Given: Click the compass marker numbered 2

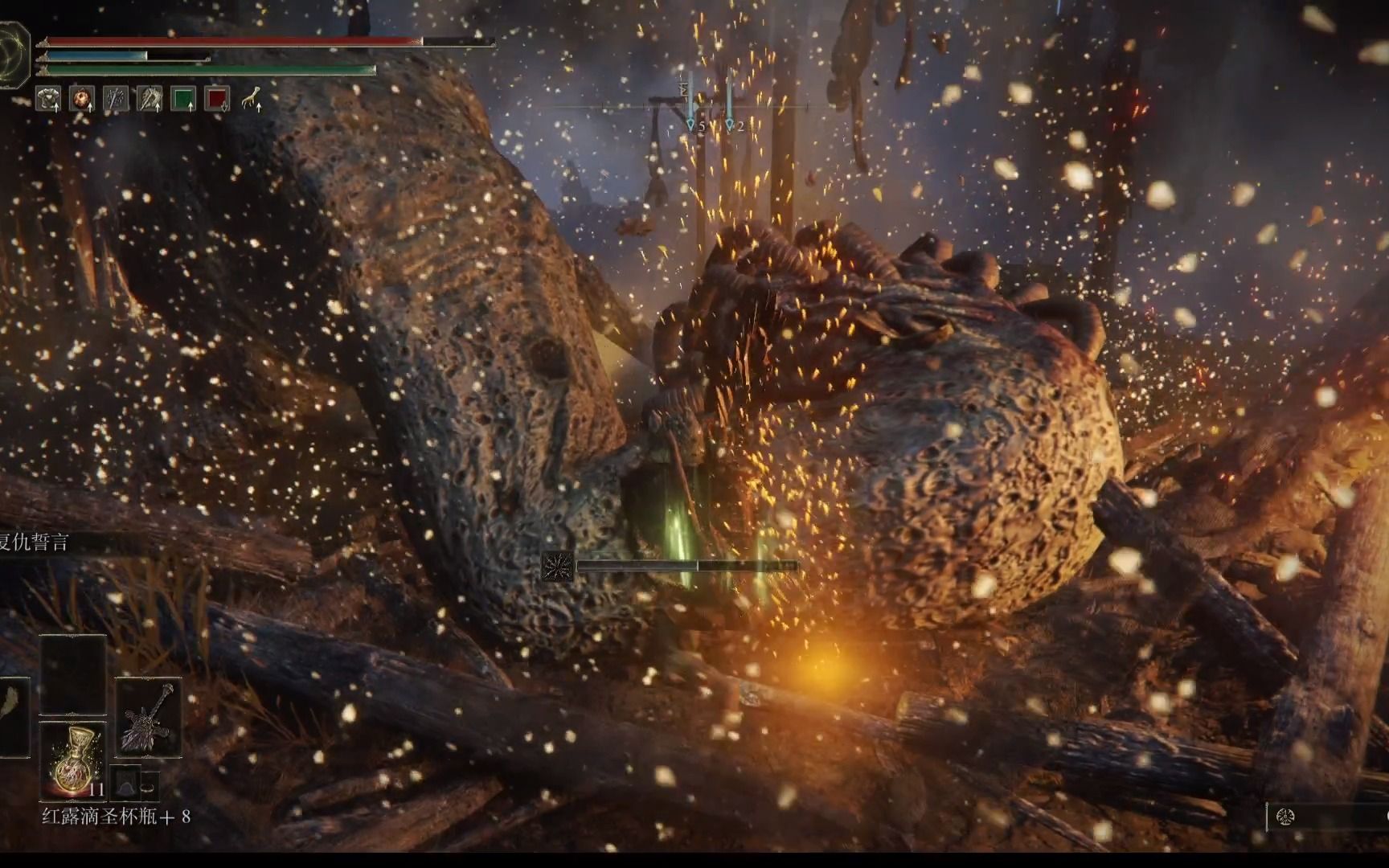Looking at the screenshot, I should (x=730, y=125).
